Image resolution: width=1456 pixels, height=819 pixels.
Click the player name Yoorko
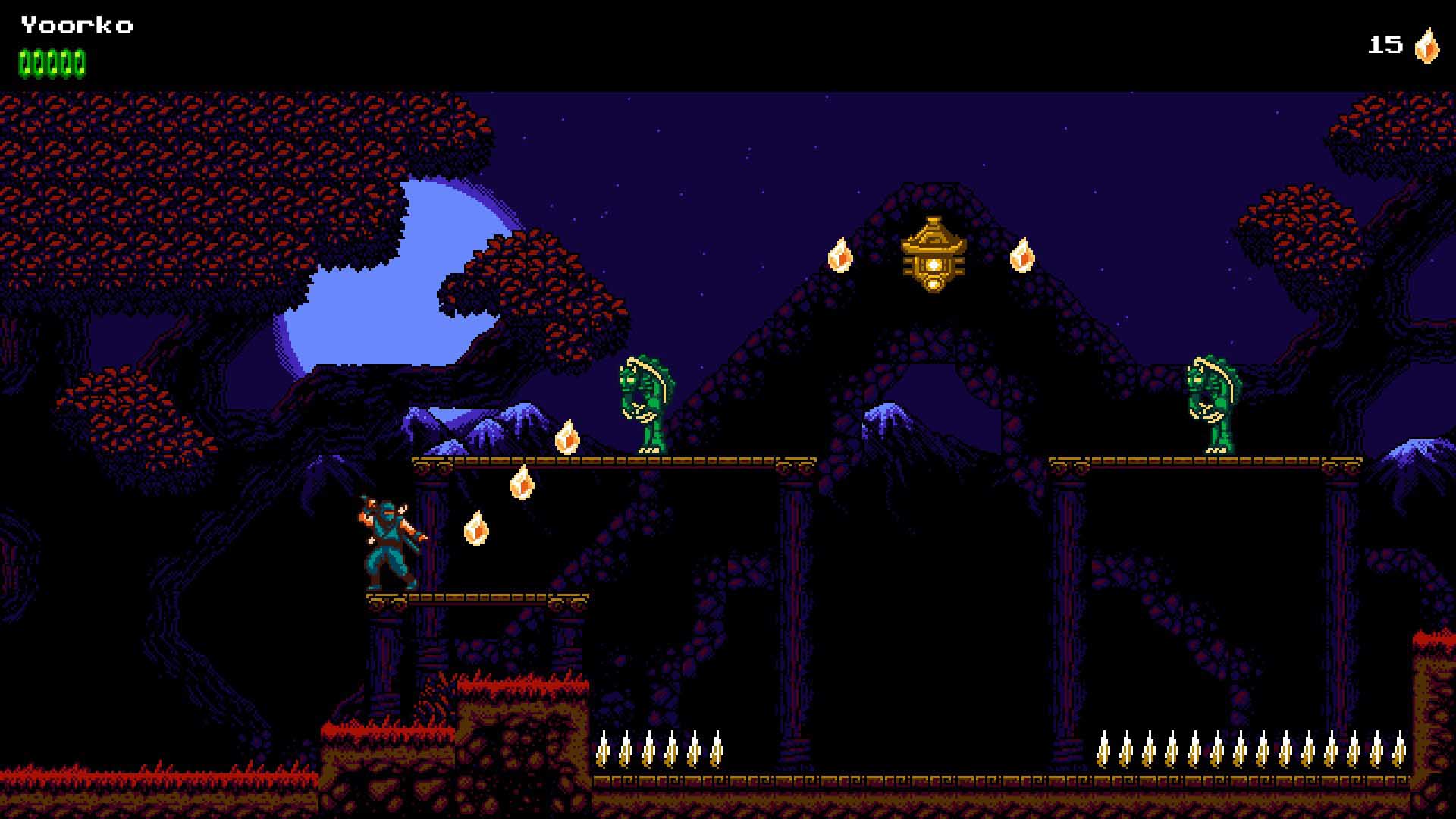tap(76, 25)
